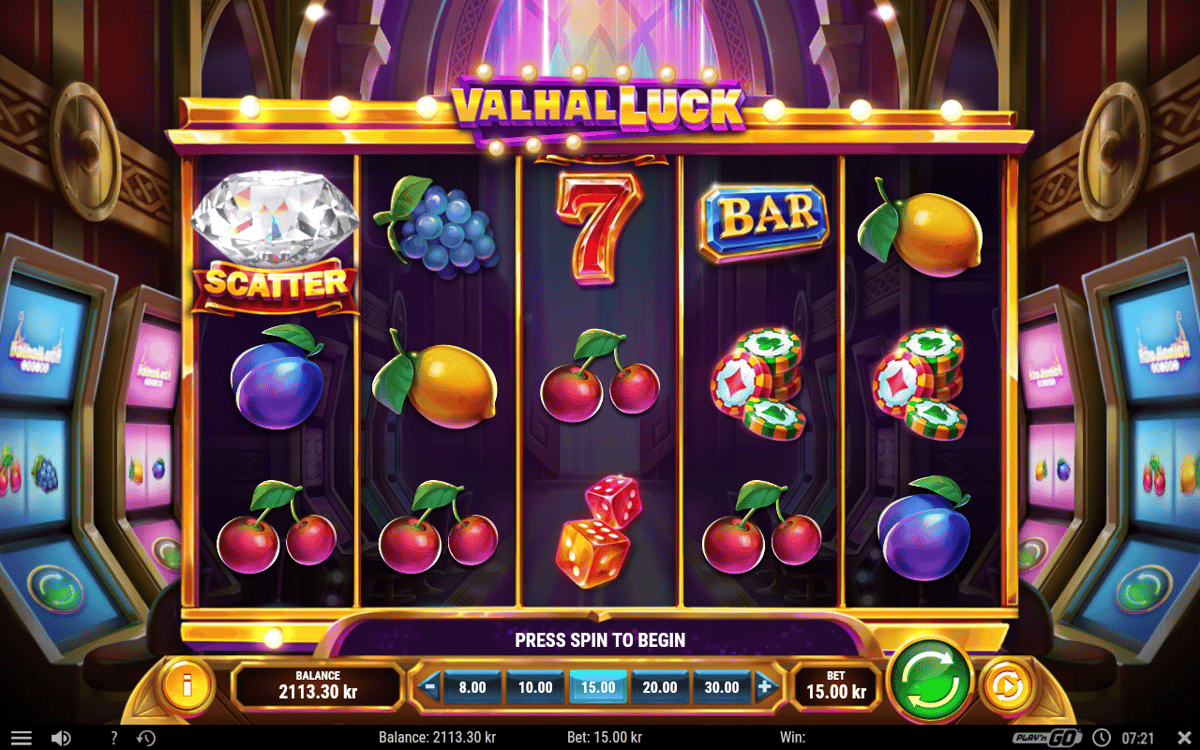Open the question mark help
Screen dimensions: 1200x750
(x=113, y=738)
